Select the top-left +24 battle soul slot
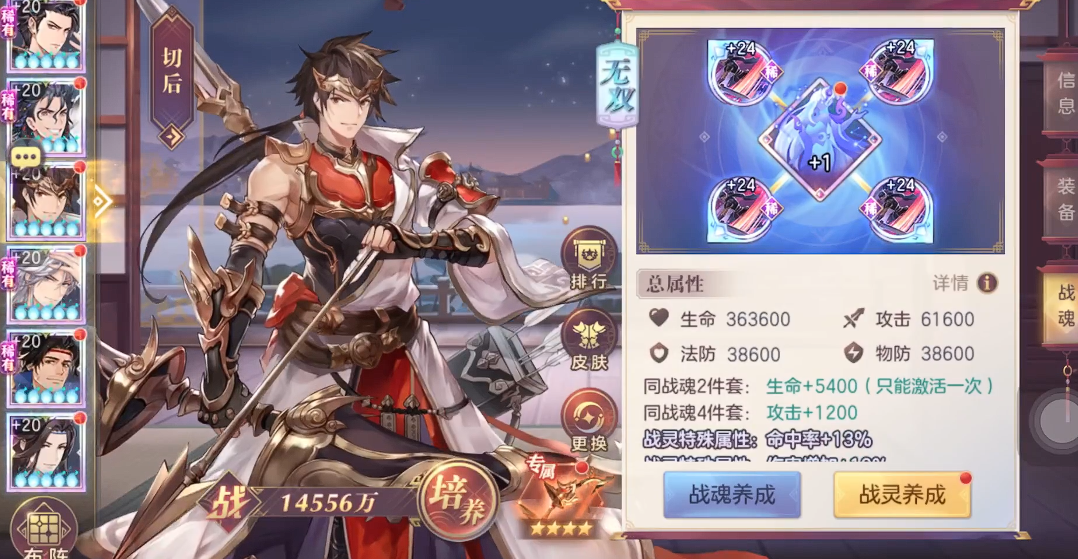The height and width of the screenshot is (559, 1078). click(x=738, y=72)
